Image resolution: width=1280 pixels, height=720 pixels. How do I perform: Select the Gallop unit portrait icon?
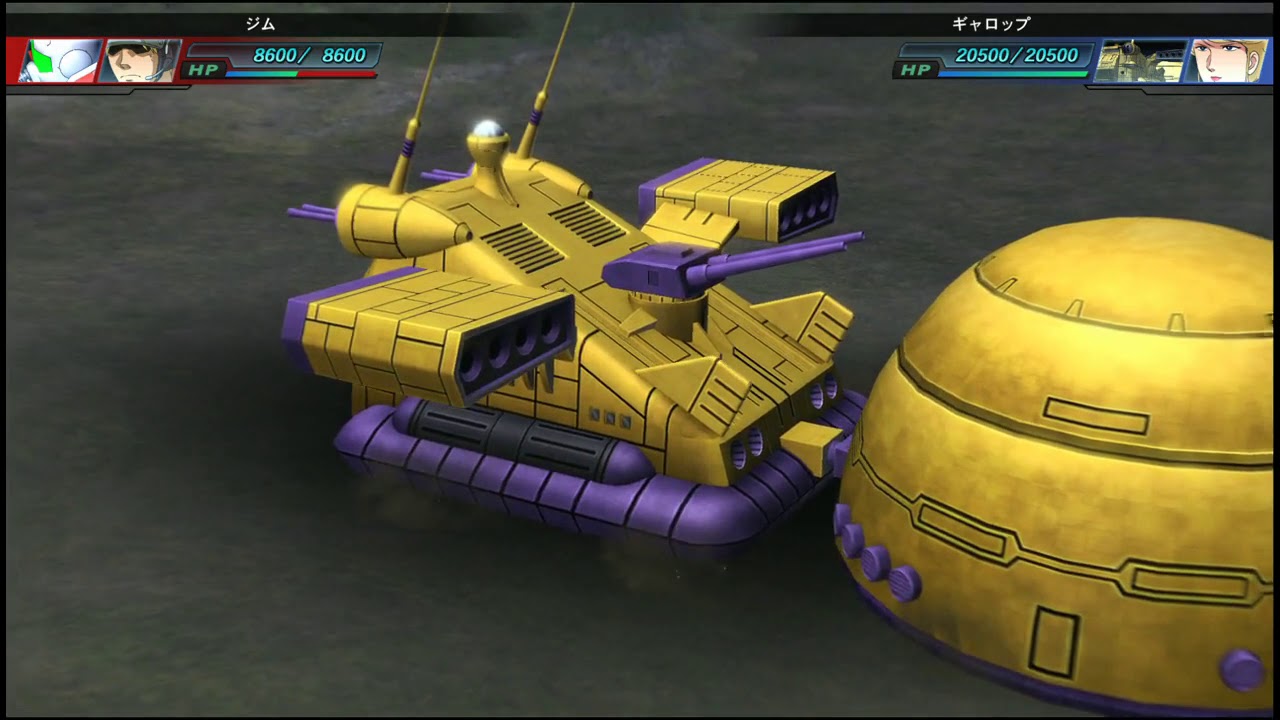coord(1138,61)
